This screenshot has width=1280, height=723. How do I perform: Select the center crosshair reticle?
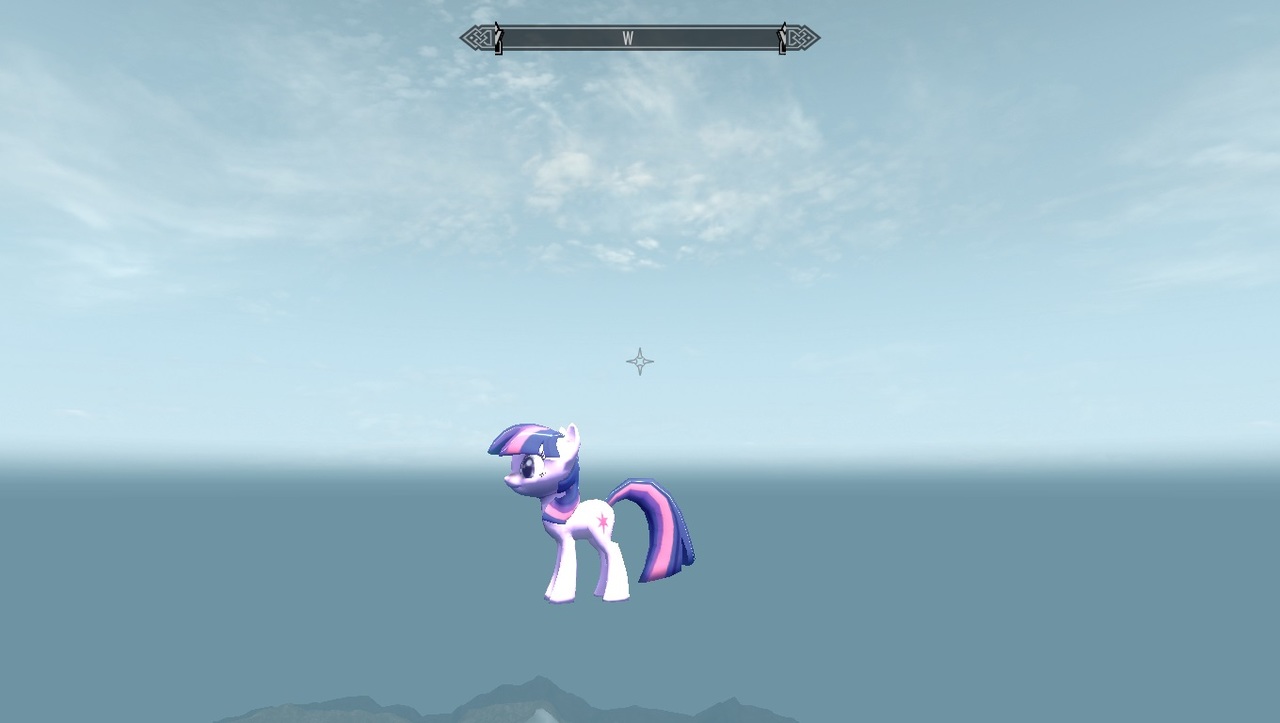tap(639, 361)
